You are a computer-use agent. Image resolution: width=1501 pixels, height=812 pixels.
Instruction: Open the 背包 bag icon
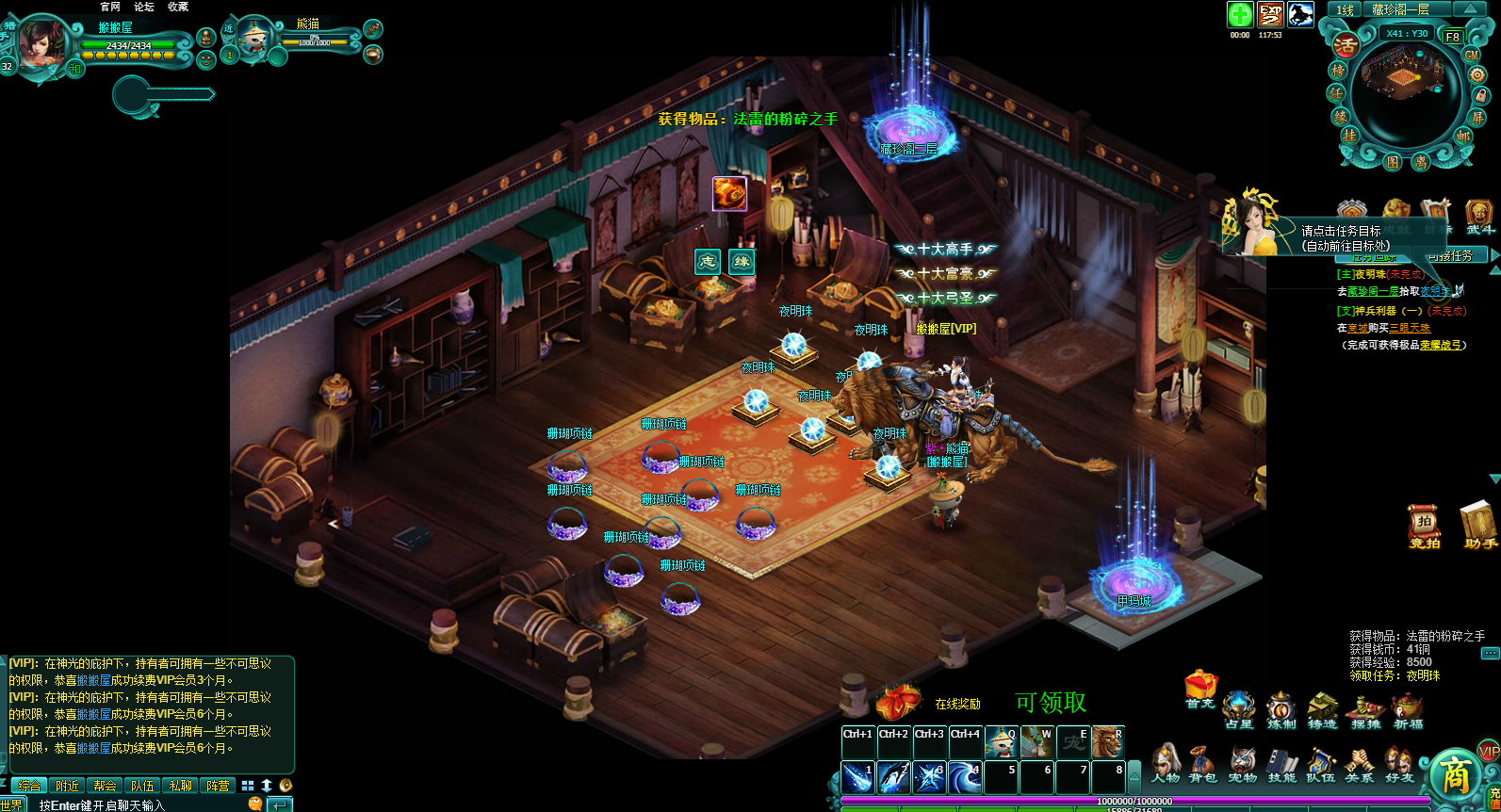point(1202,763)
